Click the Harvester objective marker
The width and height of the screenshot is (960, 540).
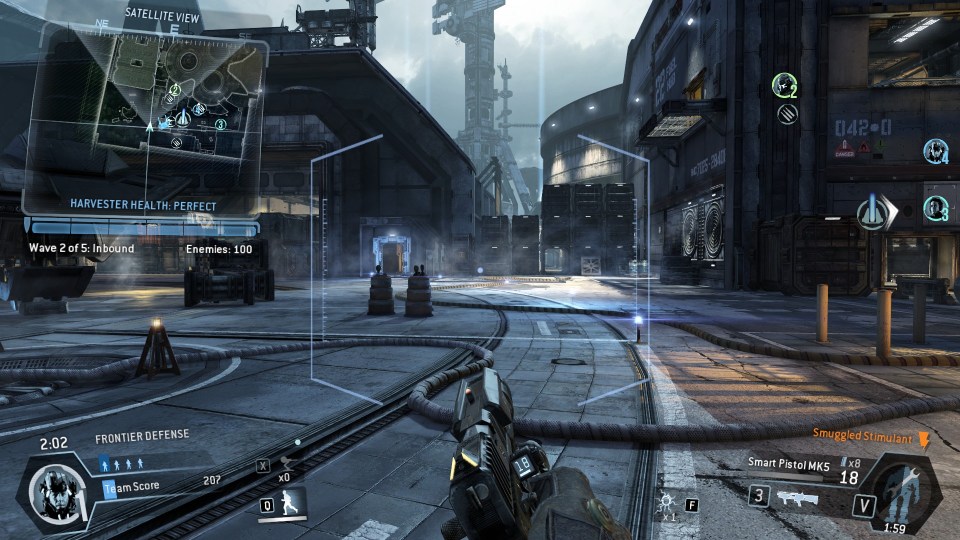click(x=874, y=214)
